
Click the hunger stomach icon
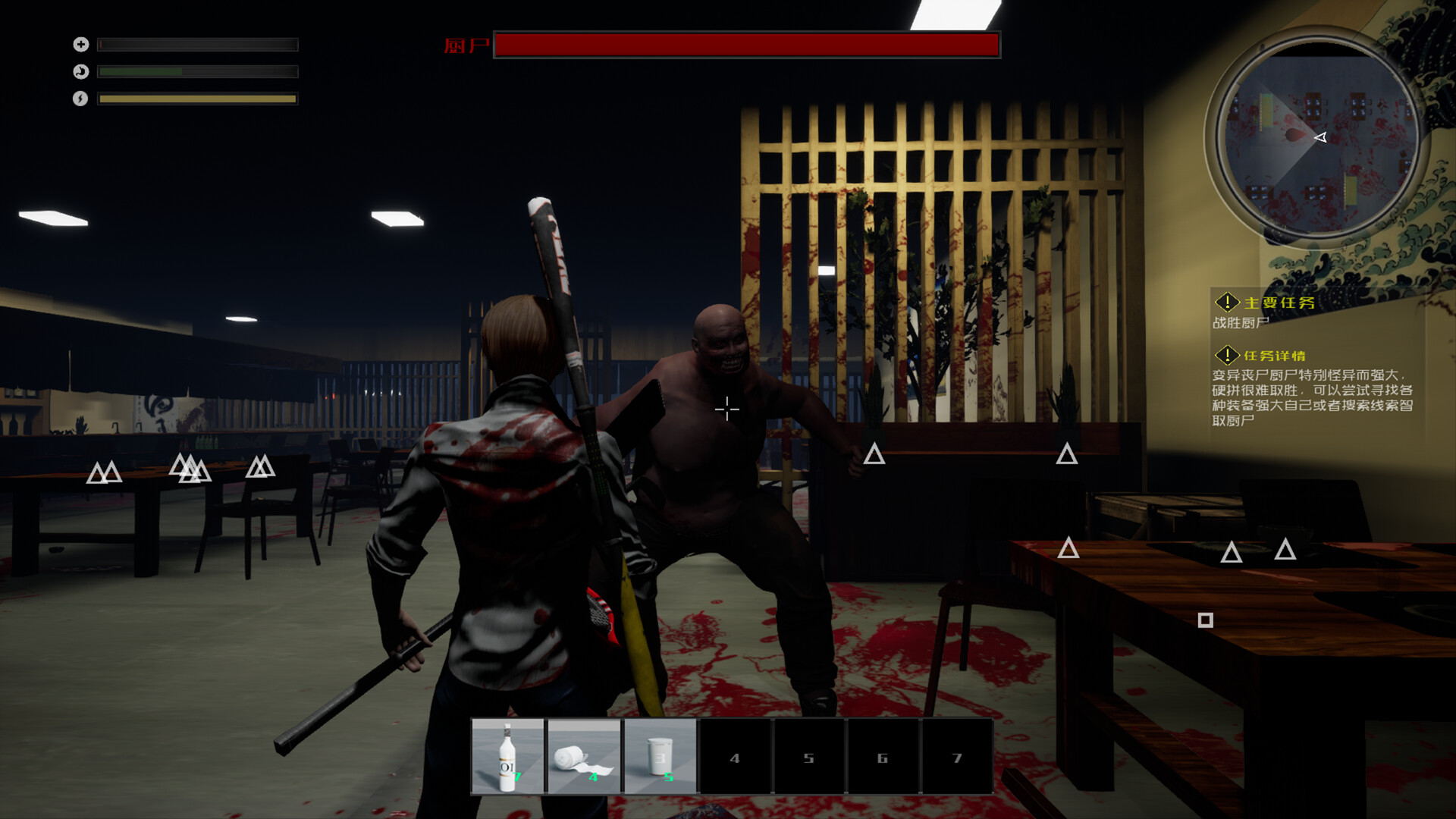(80, 71)
